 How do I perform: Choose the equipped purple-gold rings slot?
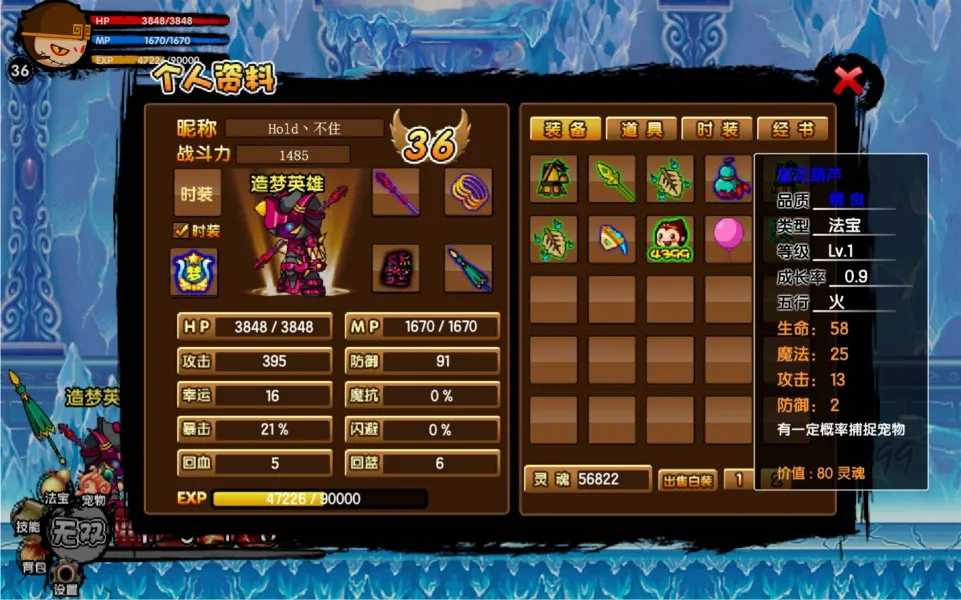click(468, 192)
